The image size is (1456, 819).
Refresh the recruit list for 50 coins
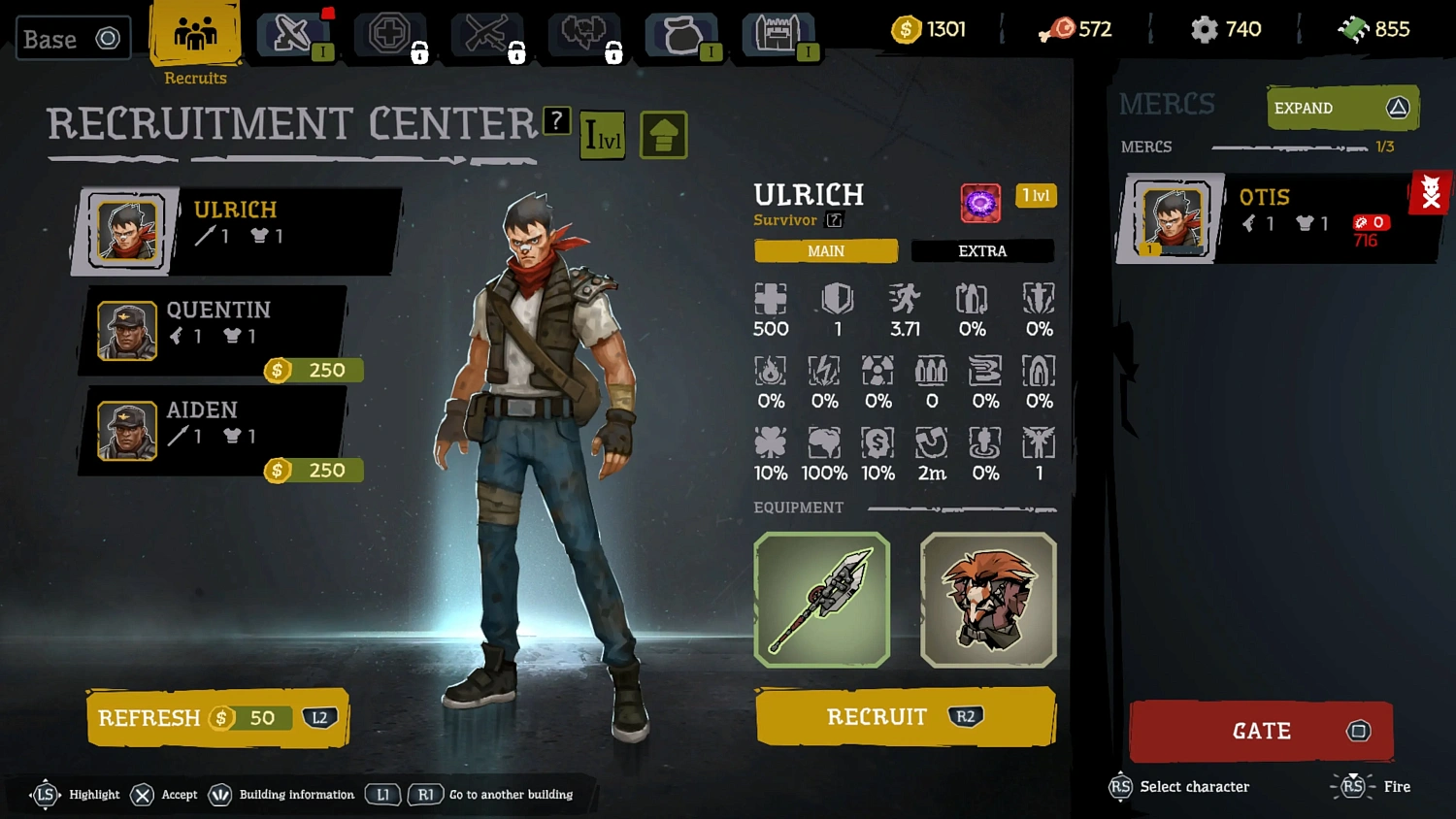(x=217, y=718)
